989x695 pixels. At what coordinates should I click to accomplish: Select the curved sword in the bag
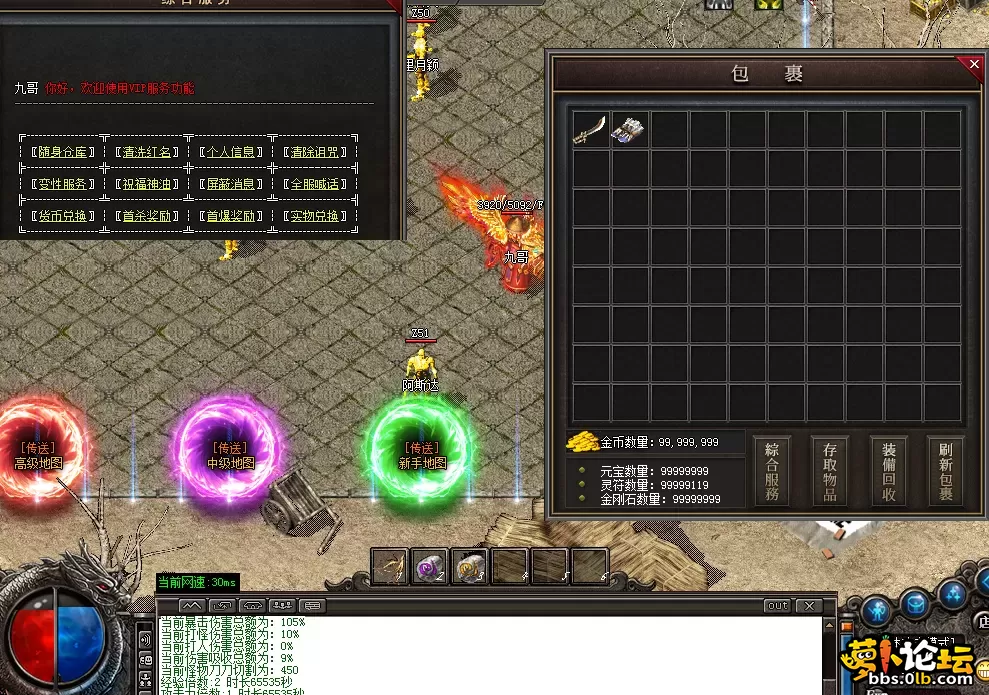coord(588,130)
